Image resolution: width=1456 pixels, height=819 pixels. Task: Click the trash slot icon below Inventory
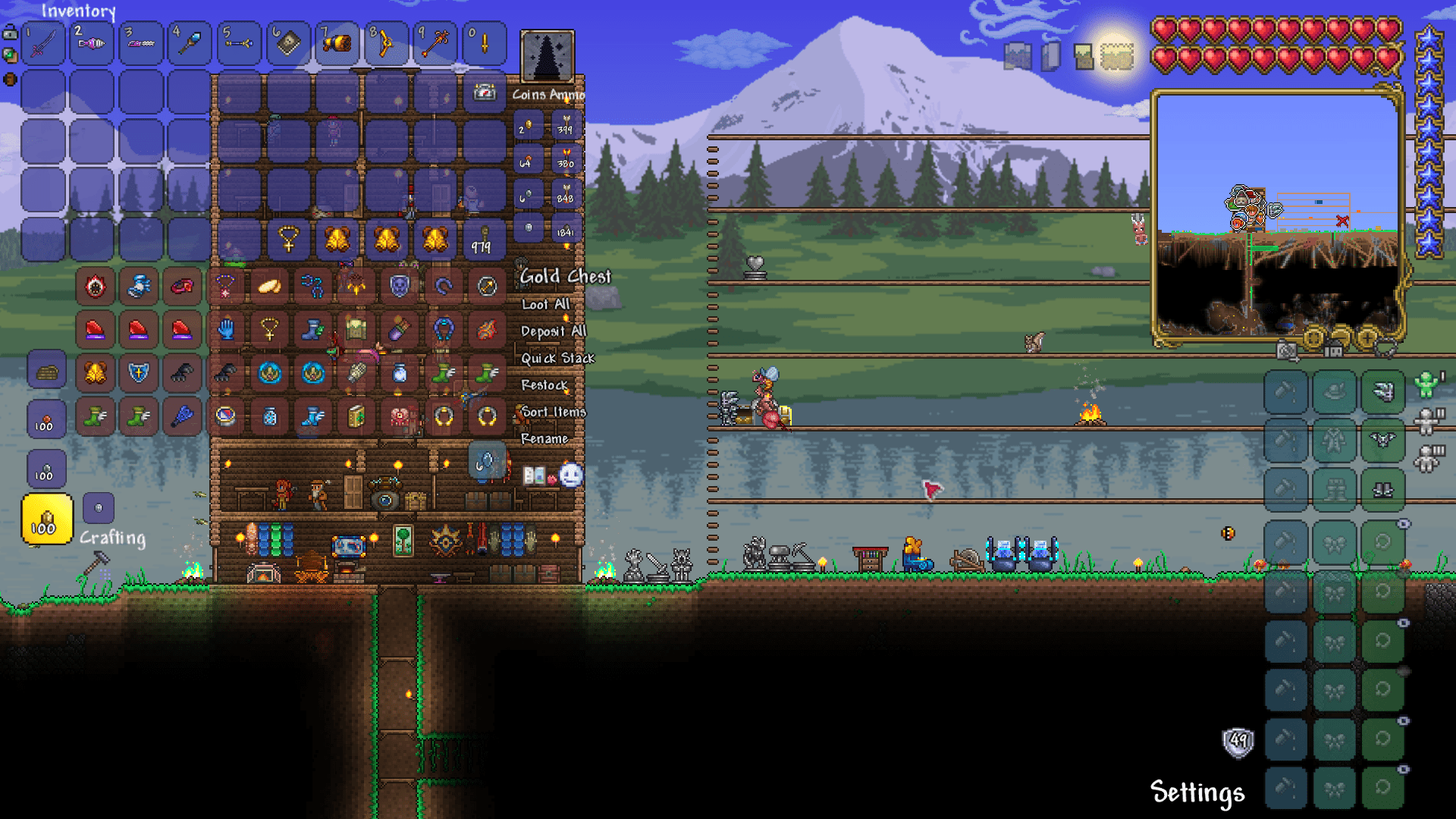tap(11, 78)
